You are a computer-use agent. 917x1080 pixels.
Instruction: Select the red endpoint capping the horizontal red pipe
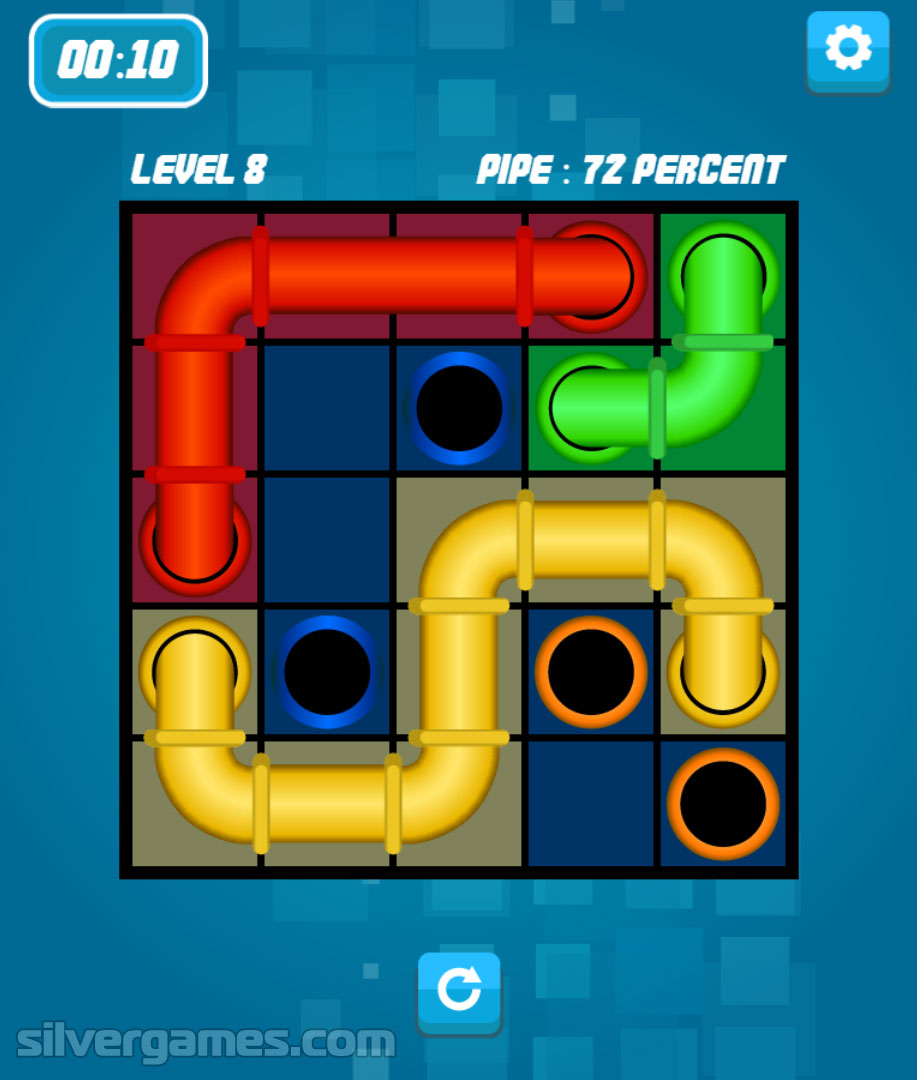tap(592, 275)
